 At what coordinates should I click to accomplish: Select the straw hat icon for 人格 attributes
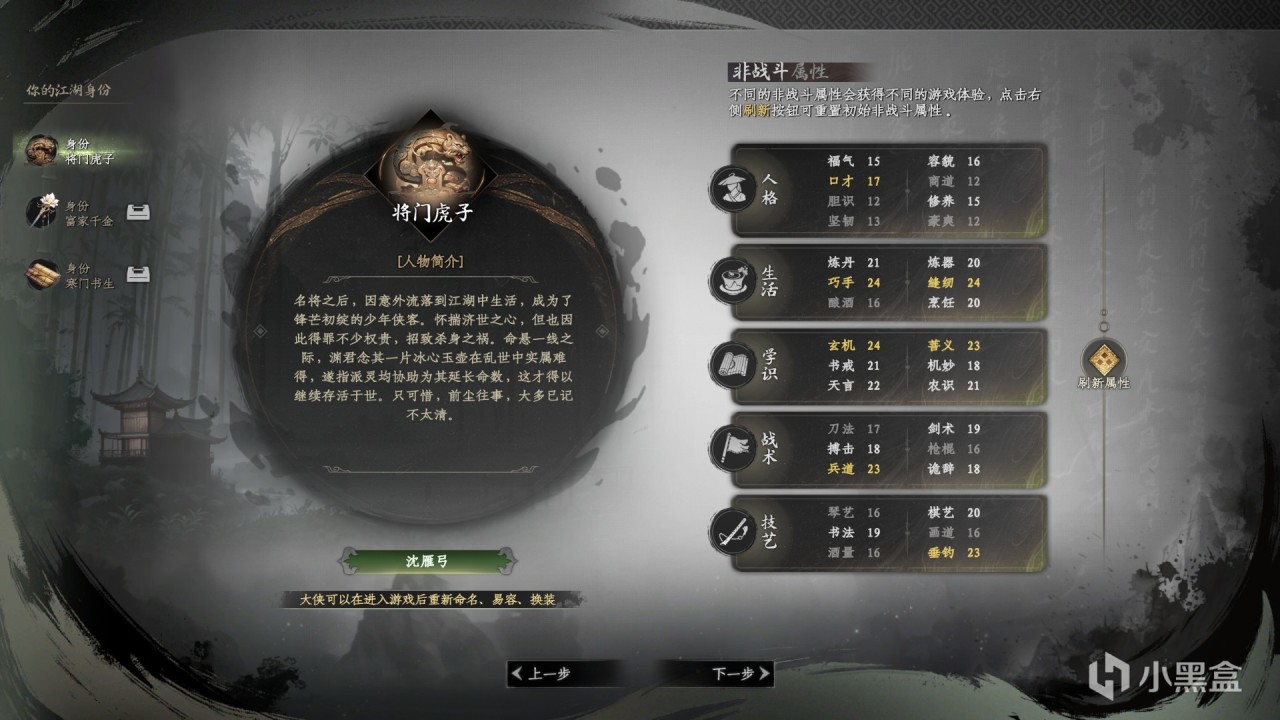735,189
